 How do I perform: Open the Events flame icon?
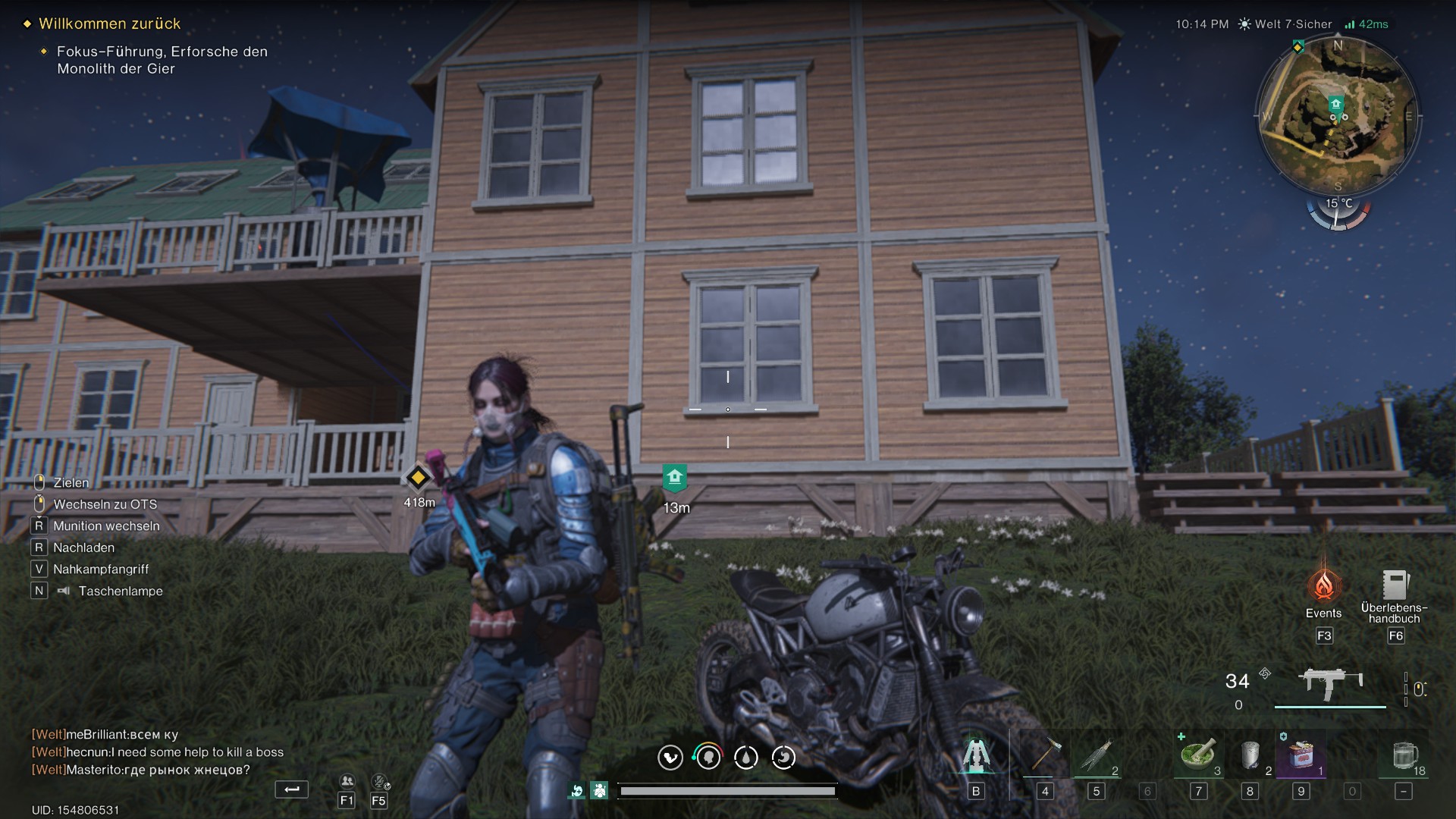click(1323, 586)
